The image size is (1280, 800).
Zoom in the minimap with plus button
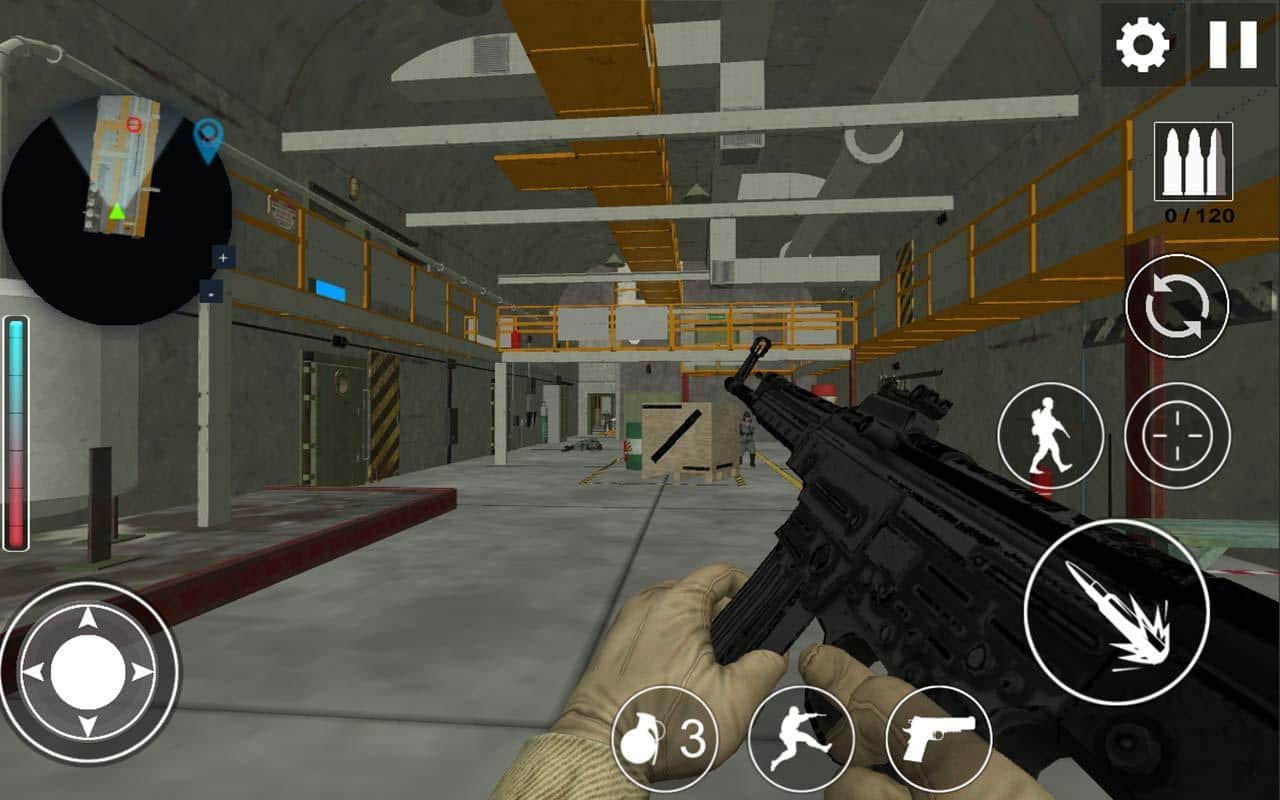pyautogui.click(x=222, y=258)
